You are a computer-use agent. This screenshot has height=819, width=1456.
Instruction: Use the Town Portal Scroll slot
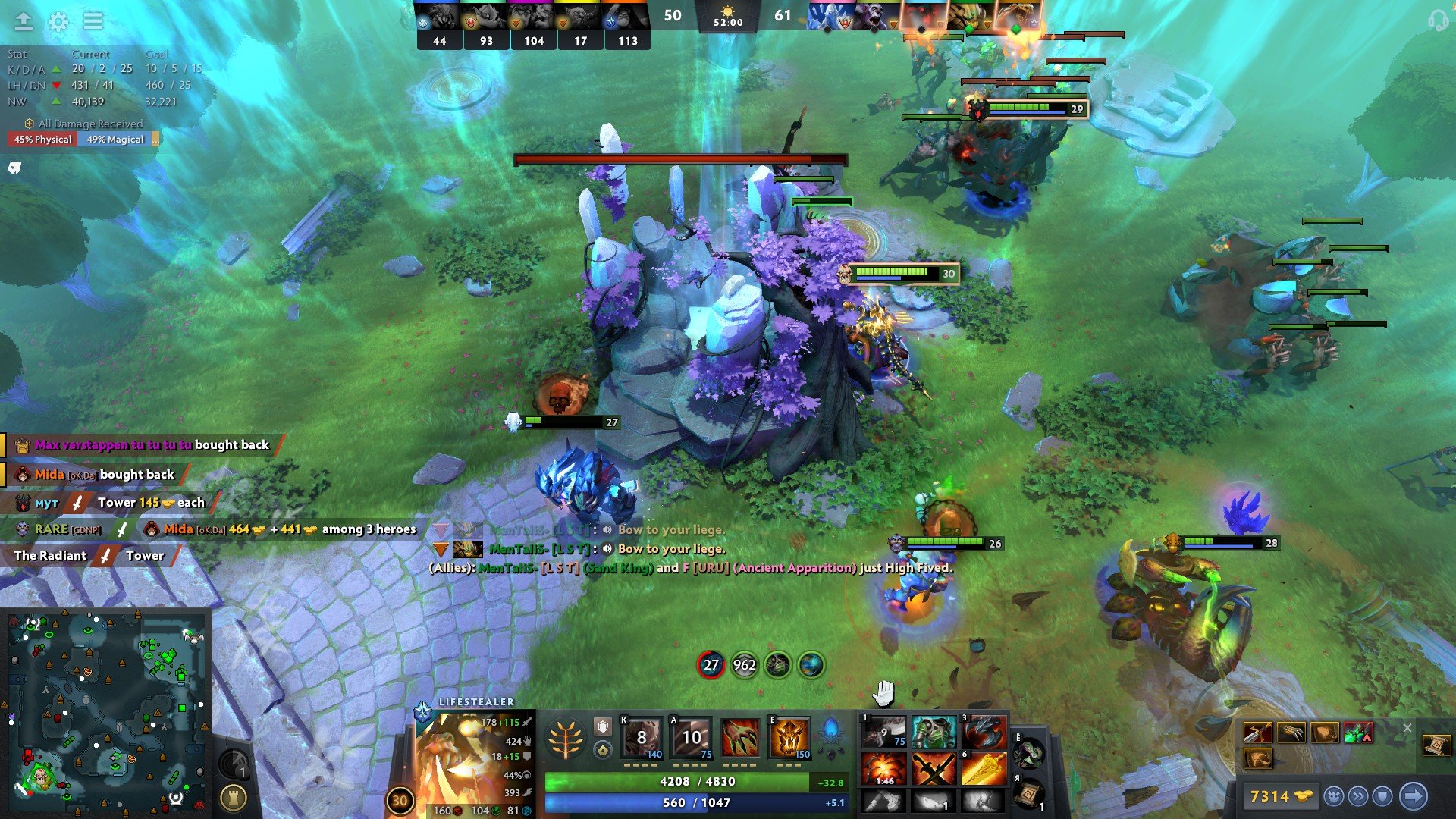(1030, 794)
